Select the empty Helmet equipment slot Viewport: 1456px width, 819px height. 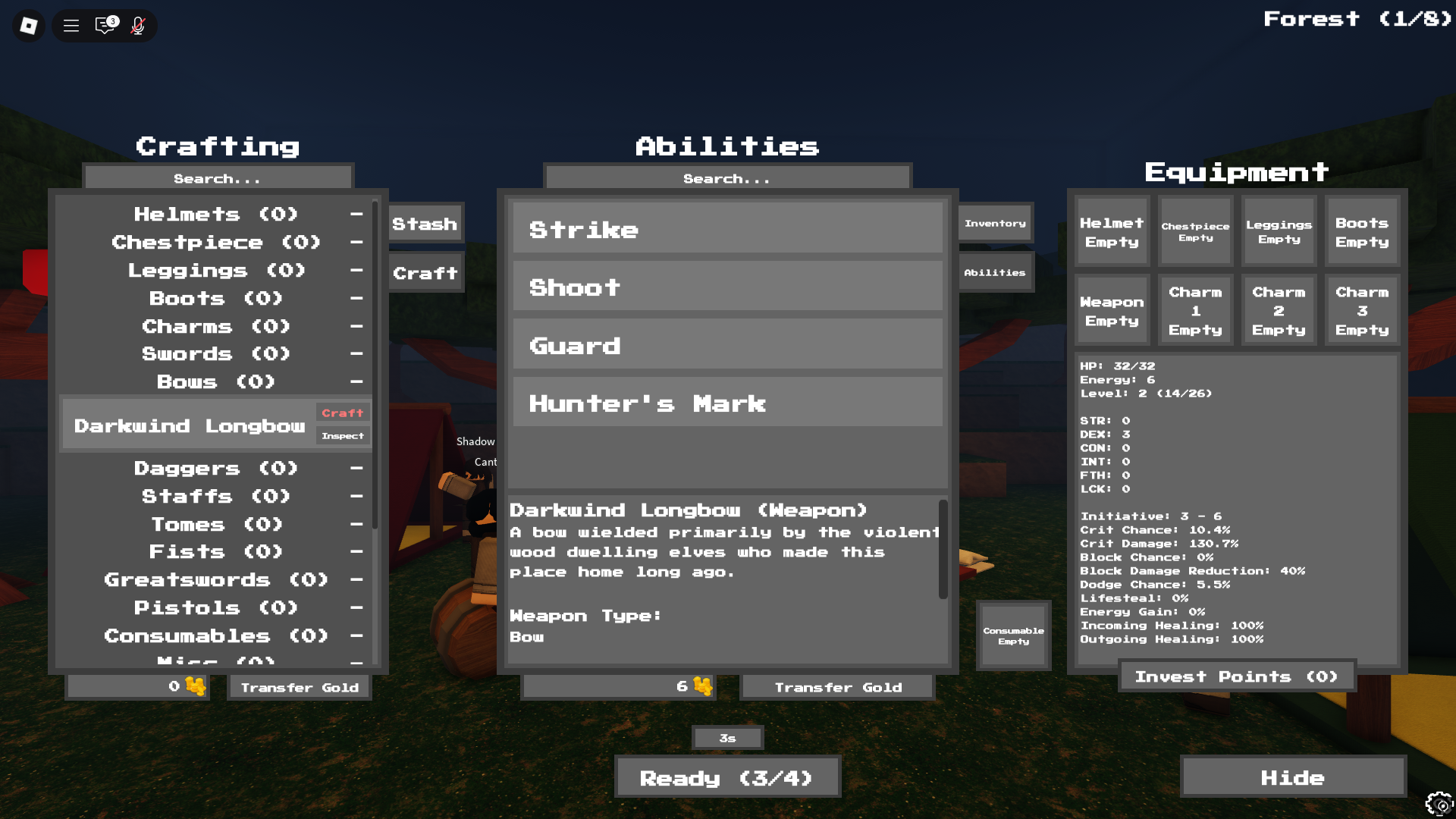coord(1111,231)
